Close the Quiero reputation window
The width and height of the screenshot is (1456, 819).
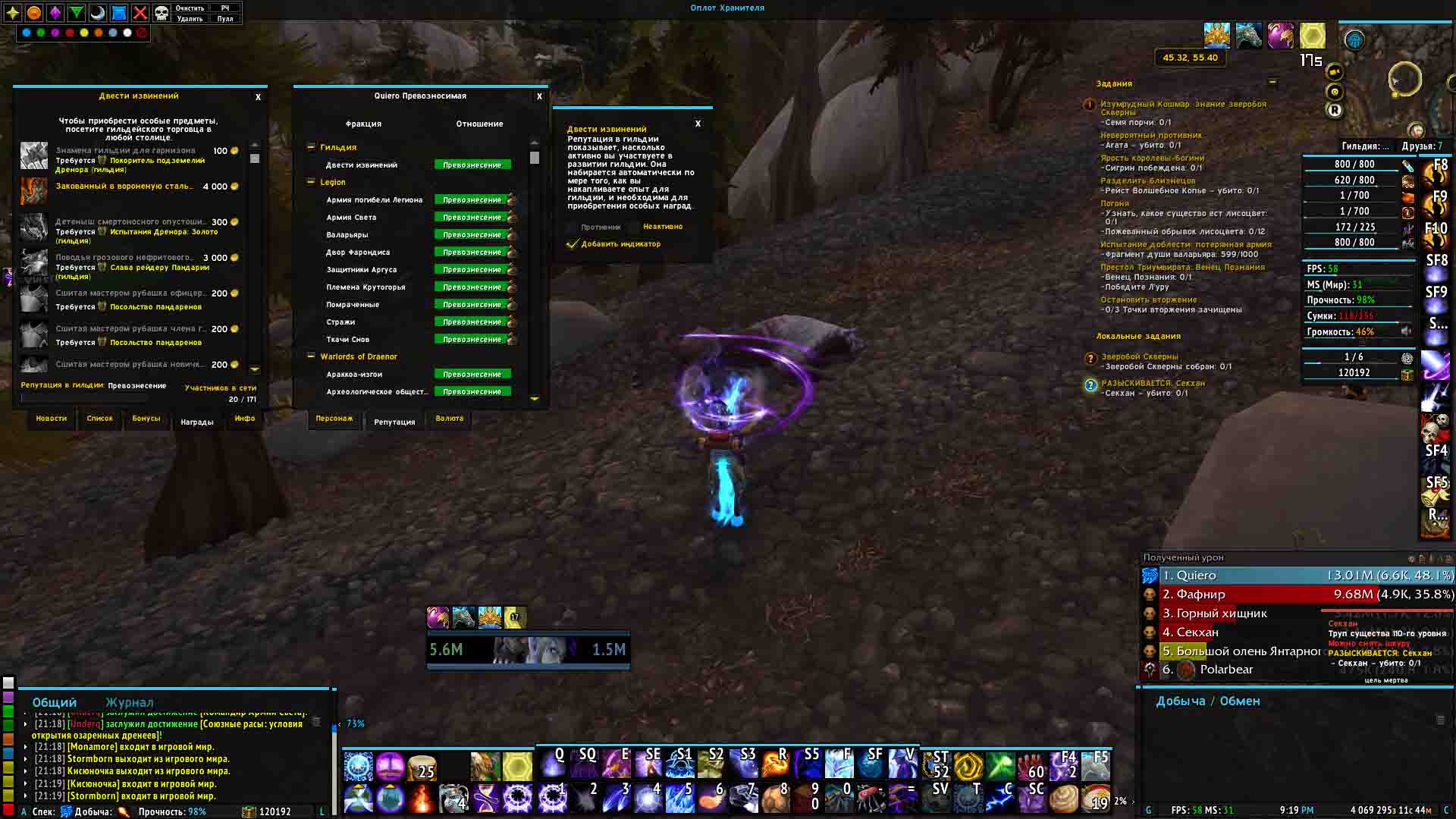tap(539, 96)
